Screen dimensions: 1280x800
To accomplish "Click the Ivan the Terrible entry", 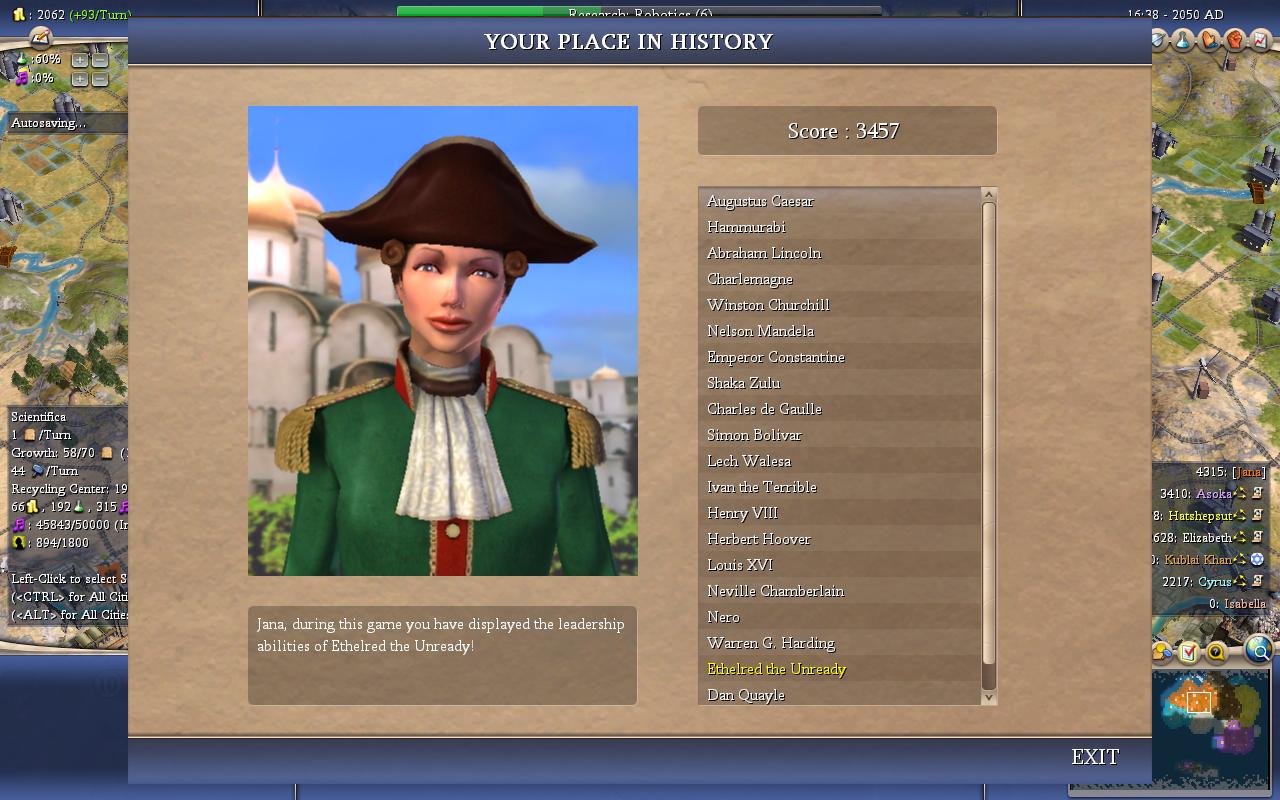I will [762, 487].
